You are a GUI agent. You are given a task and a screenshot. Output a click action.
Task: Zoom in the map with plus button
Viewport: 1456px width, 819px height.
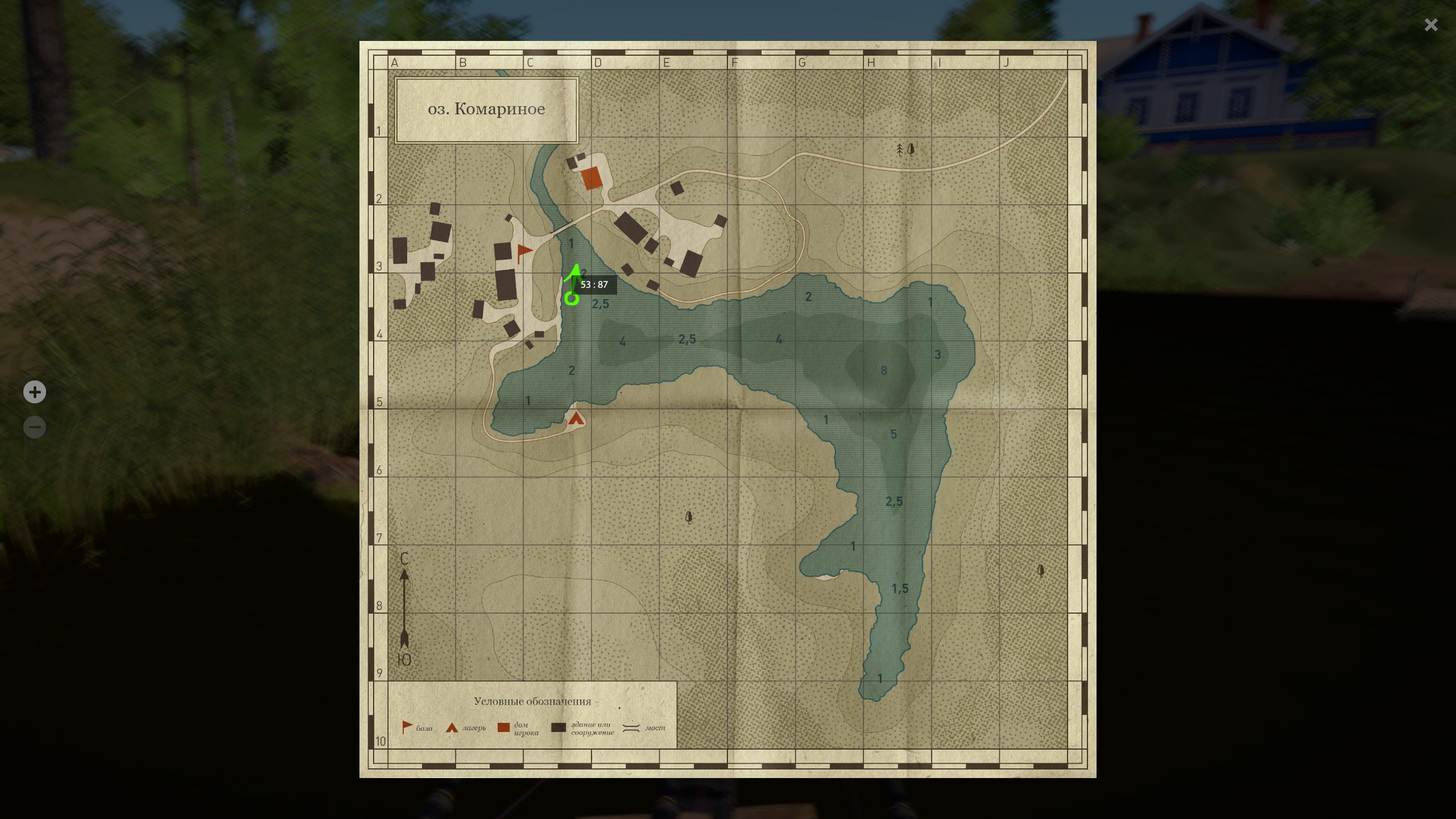coord(35,392)
